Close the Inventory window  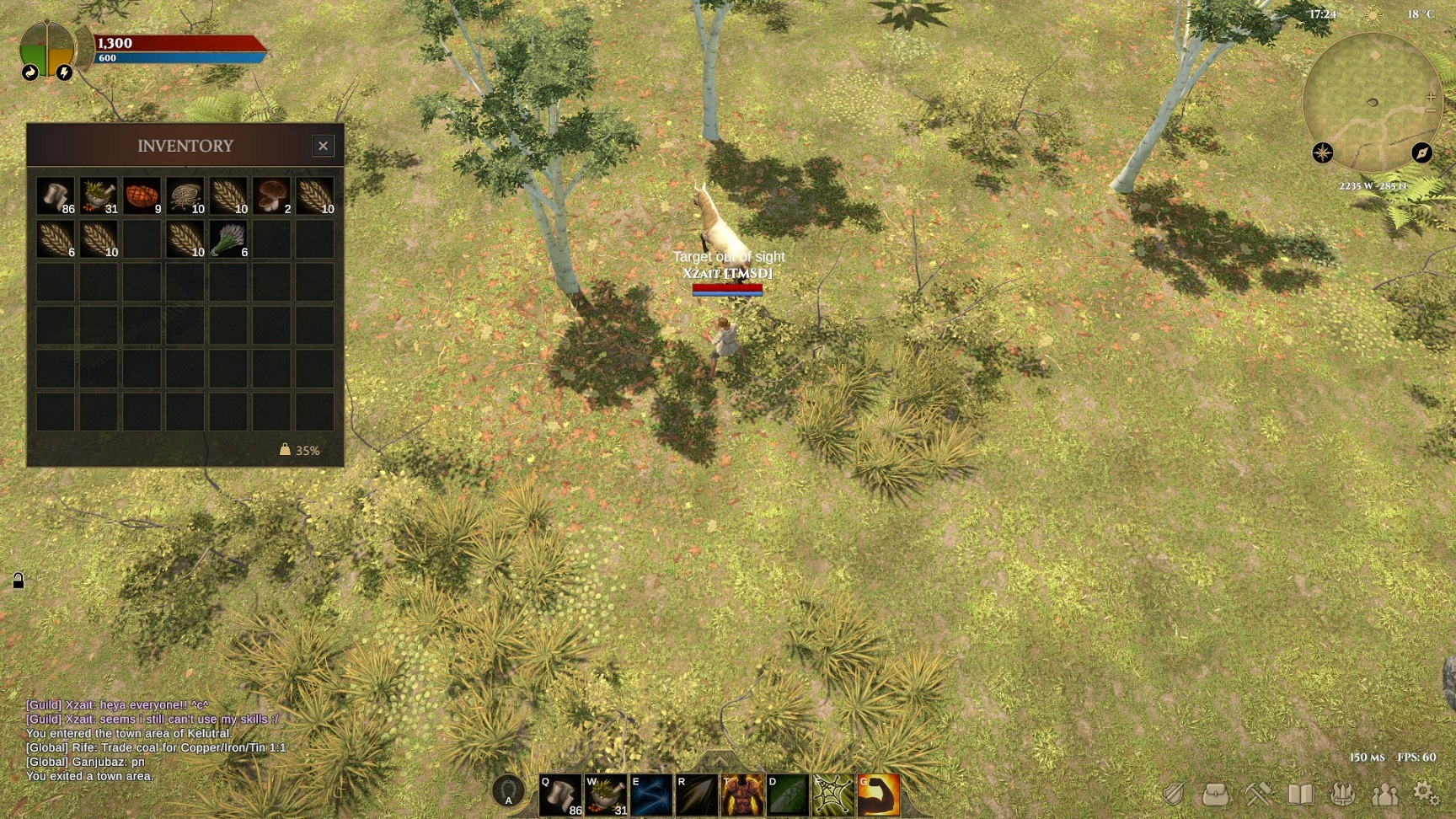click(x=323, y=146)
